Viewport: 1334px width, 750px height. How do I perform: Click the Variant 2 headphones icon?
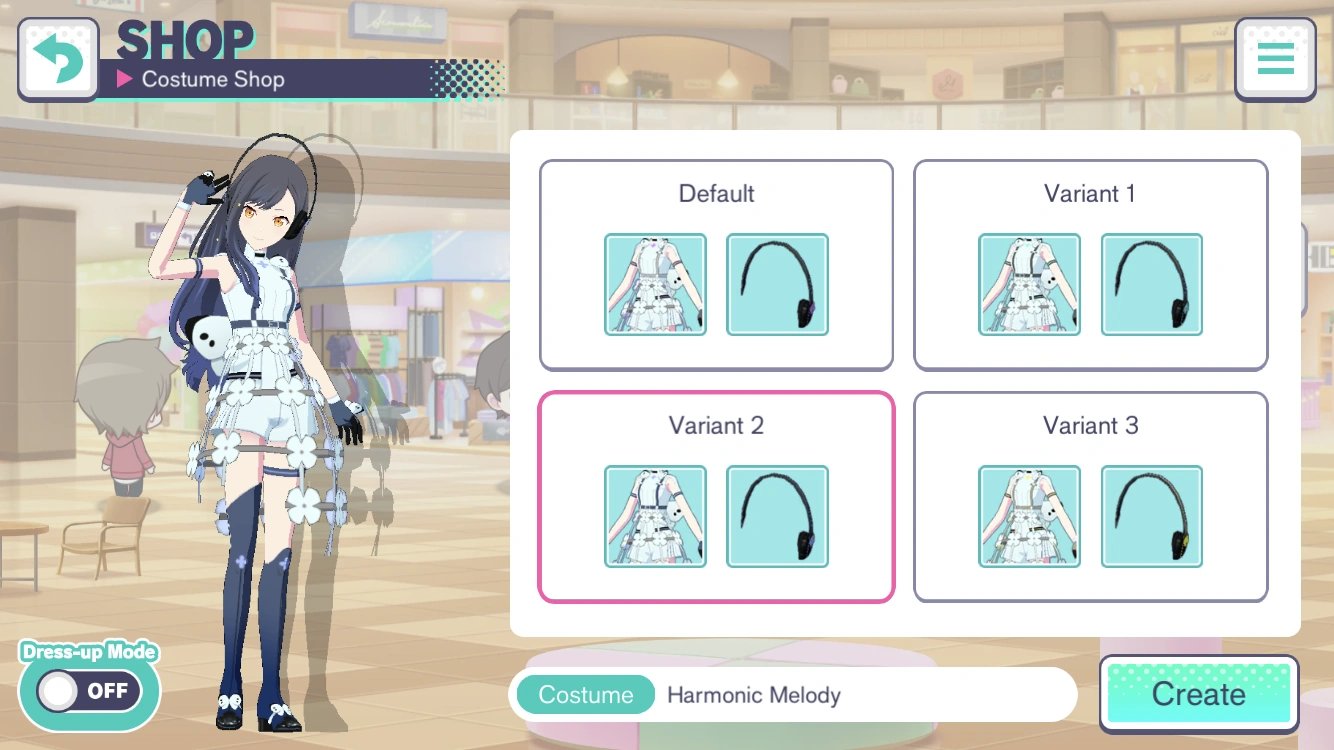[x=777, y=516]
